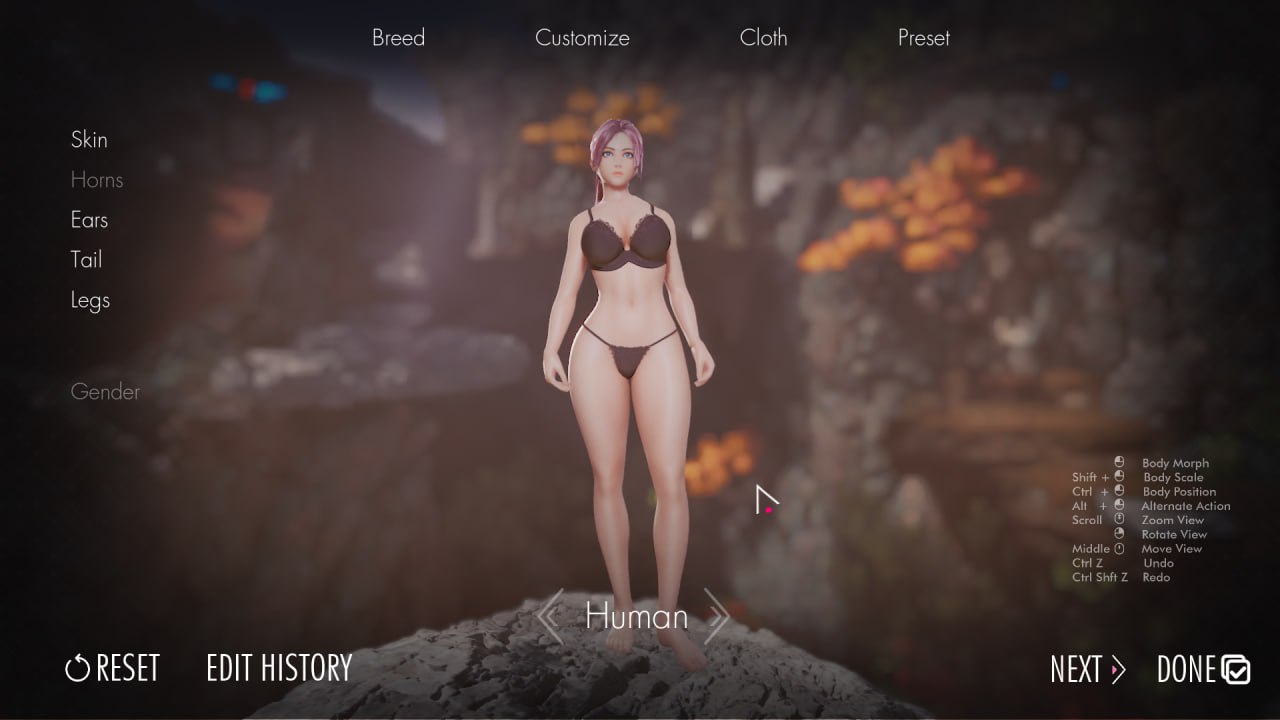Choose Ears from the sidebar
The image size is (1280, 720).
(x=89, y=220)
